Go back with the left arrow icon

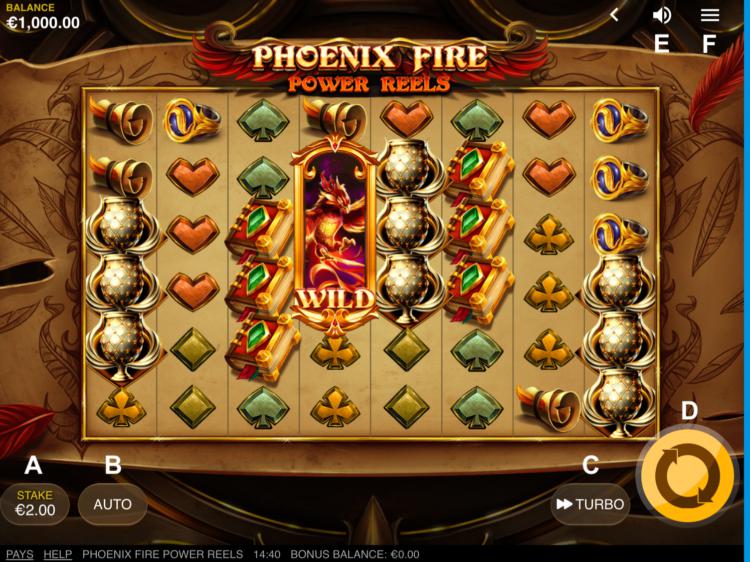tap(615, 15)
